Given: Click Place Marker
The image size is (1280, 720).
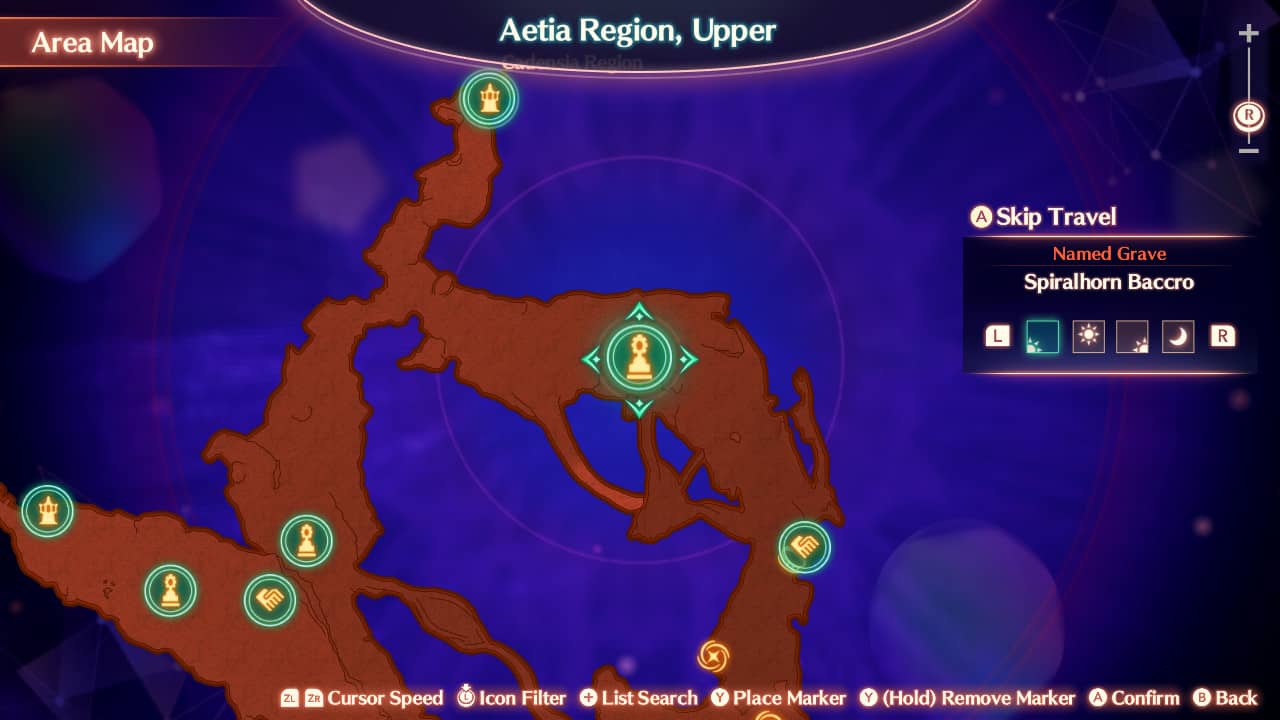Looking at the screenshot, I should click(x=778, y=698).
